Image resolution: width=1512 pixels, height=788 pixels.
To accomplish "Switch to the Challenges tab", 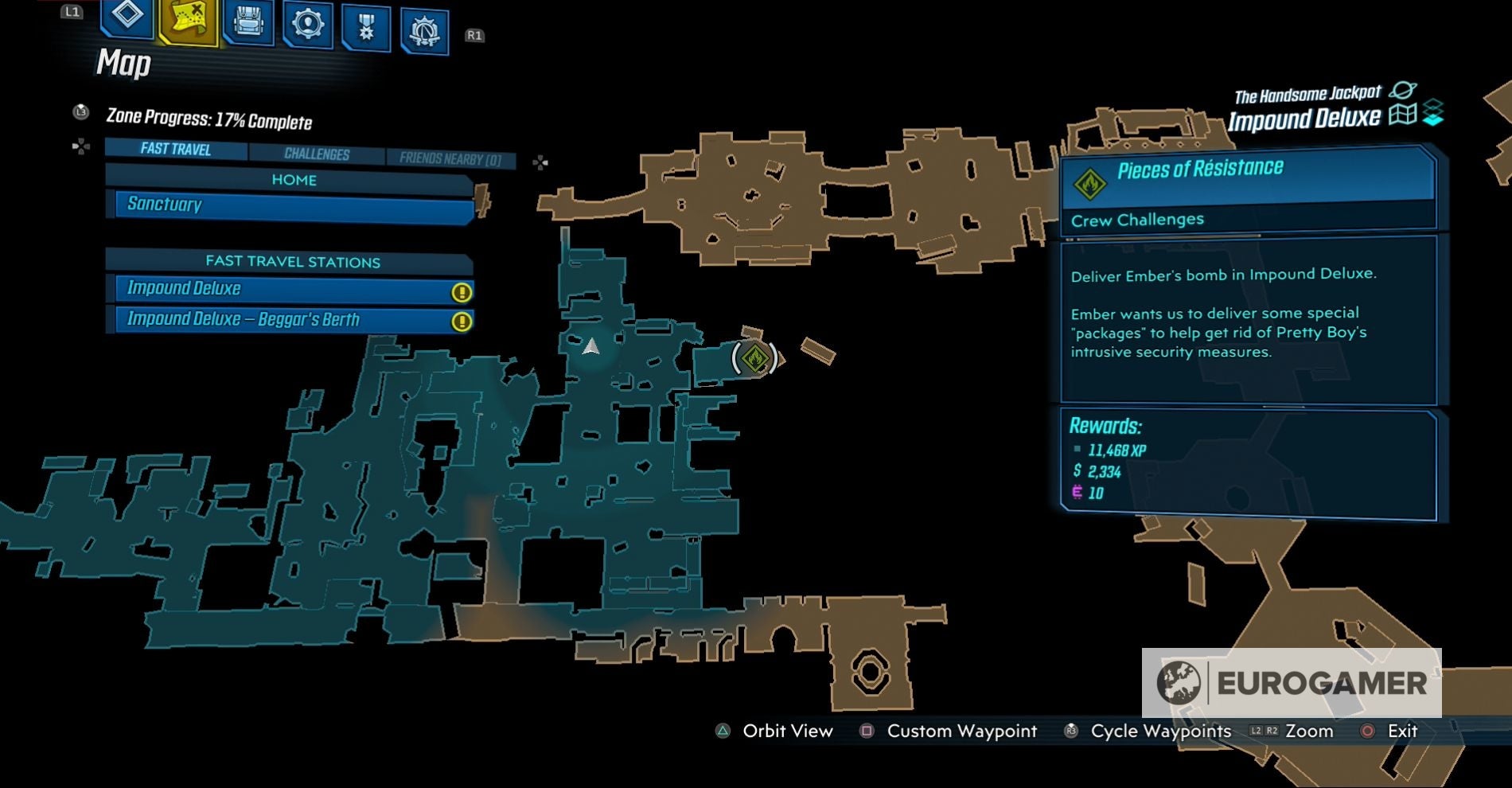I will coord(317,152).
